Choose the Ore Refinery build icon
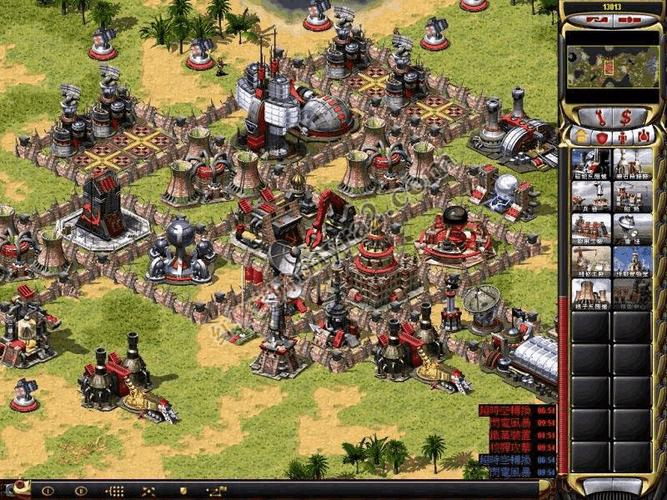This screenshot has height=500, width=667. 632,164
